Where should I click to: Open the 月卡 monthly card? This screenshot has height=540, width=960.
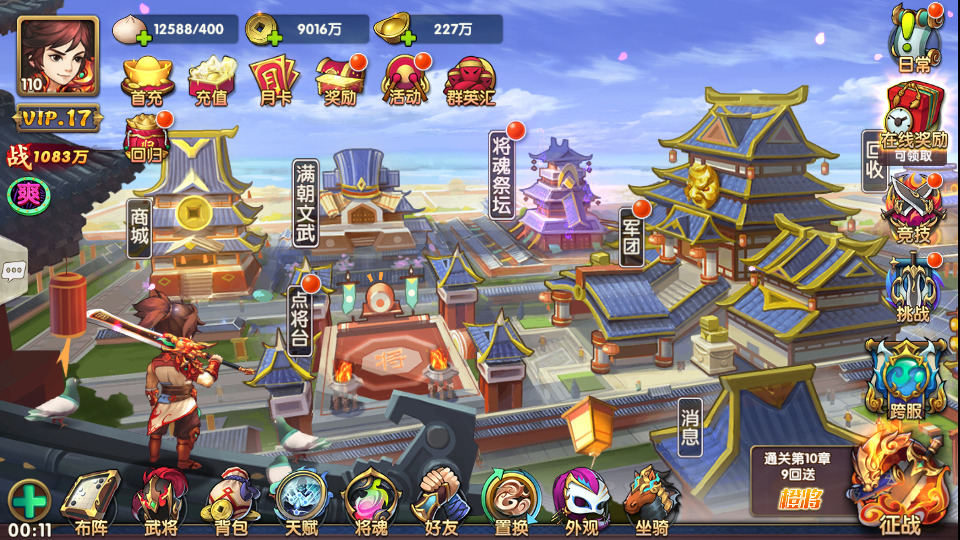pos(270,79)
